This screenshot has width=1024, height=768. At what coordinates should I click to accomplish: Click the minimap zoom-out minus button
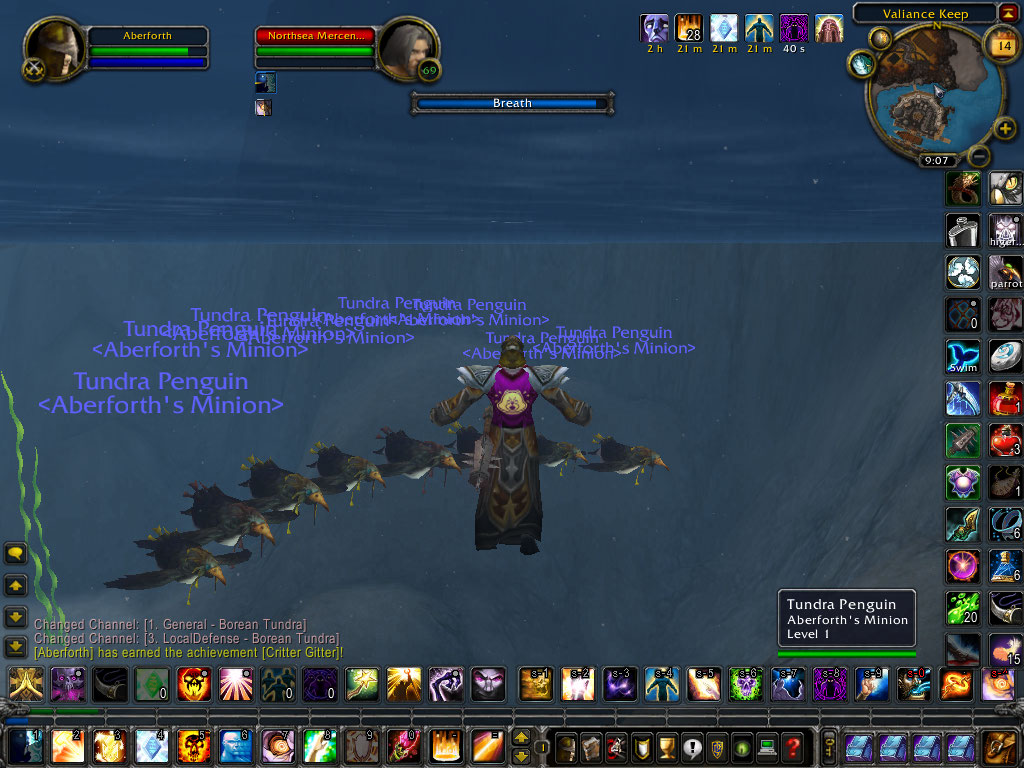[x=980, y=156]
